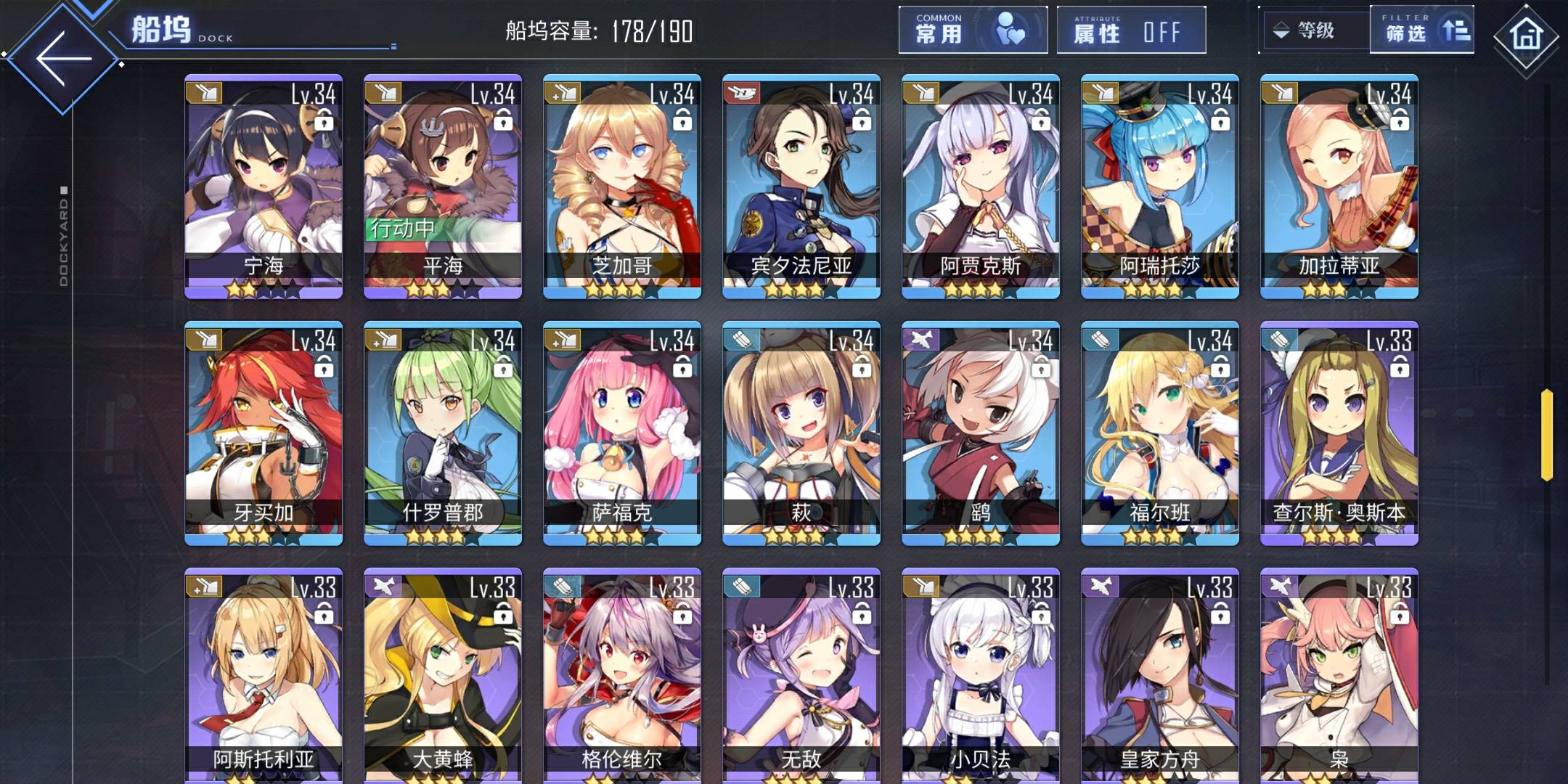1568x784 pixels.
Task: Open the 筛选 filter menu
Action: (1421, 30)
